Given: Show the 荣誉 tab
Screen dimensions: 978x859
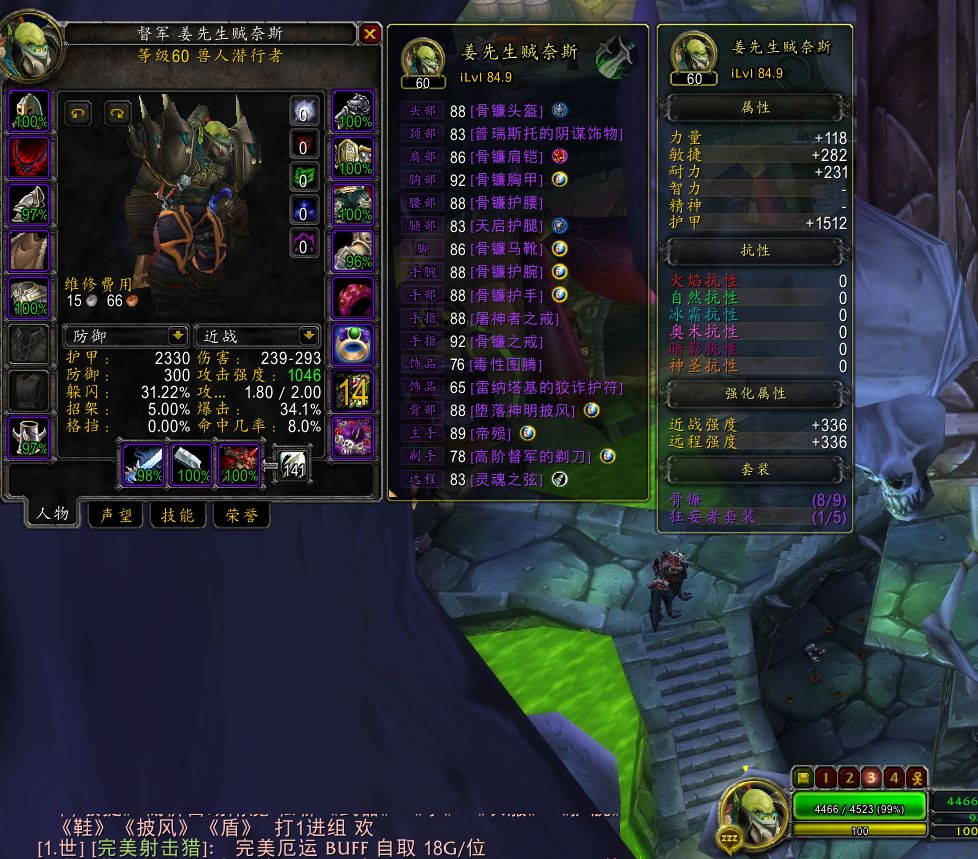Looking at the screenshot, I should pos(241,515).
